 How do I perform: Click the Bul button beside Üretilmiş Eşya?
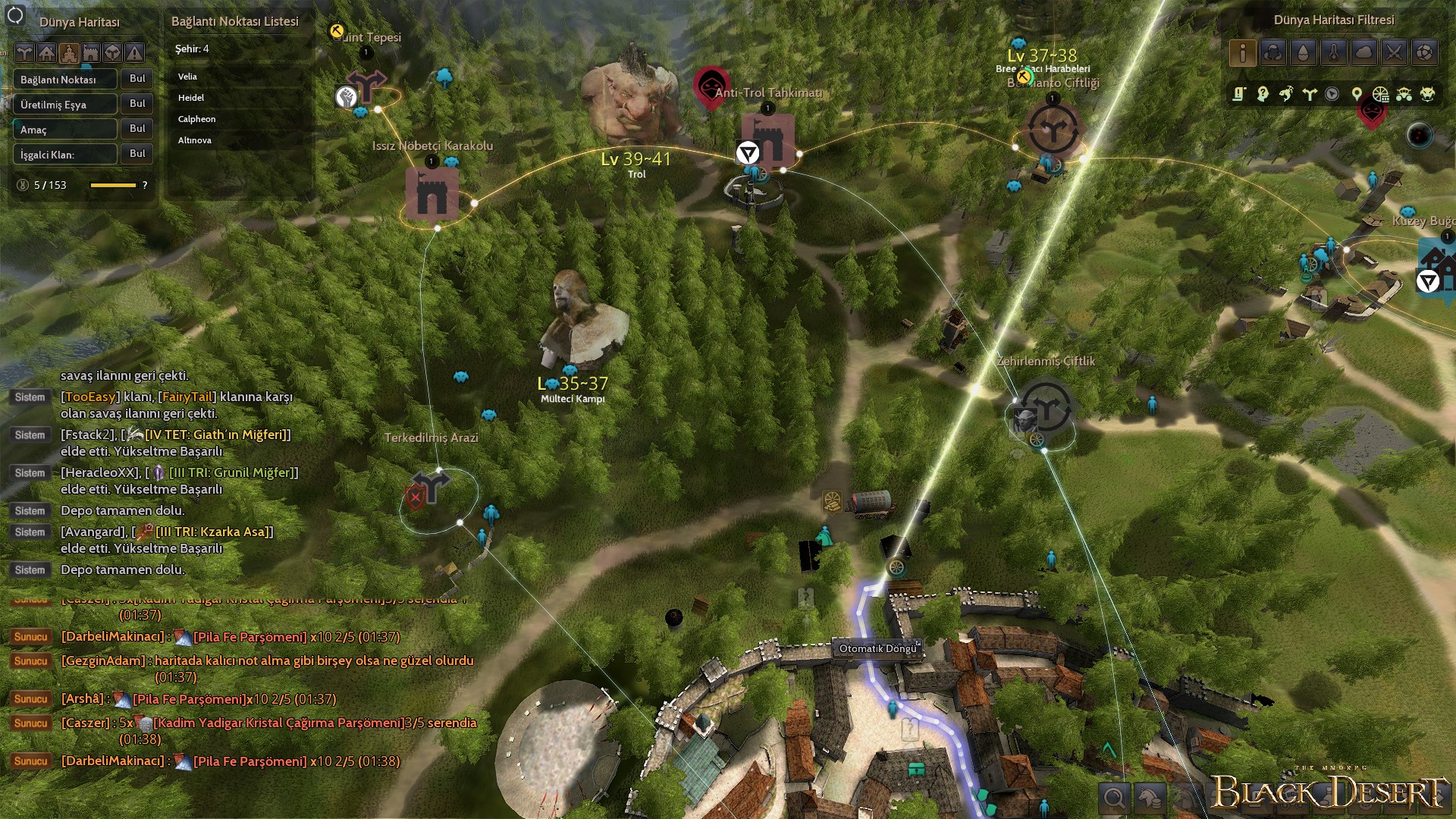point(137,104)
